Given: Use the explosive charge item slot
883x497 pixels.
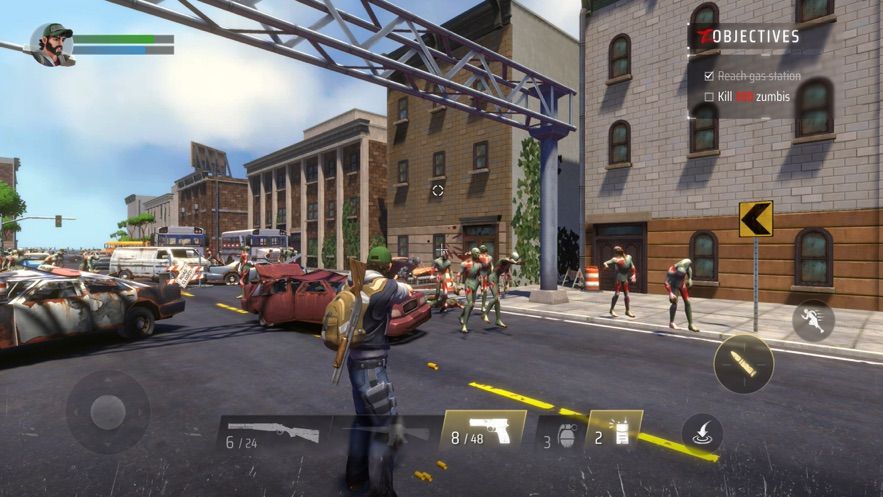Looking at the screenshot, I should 612,431.
